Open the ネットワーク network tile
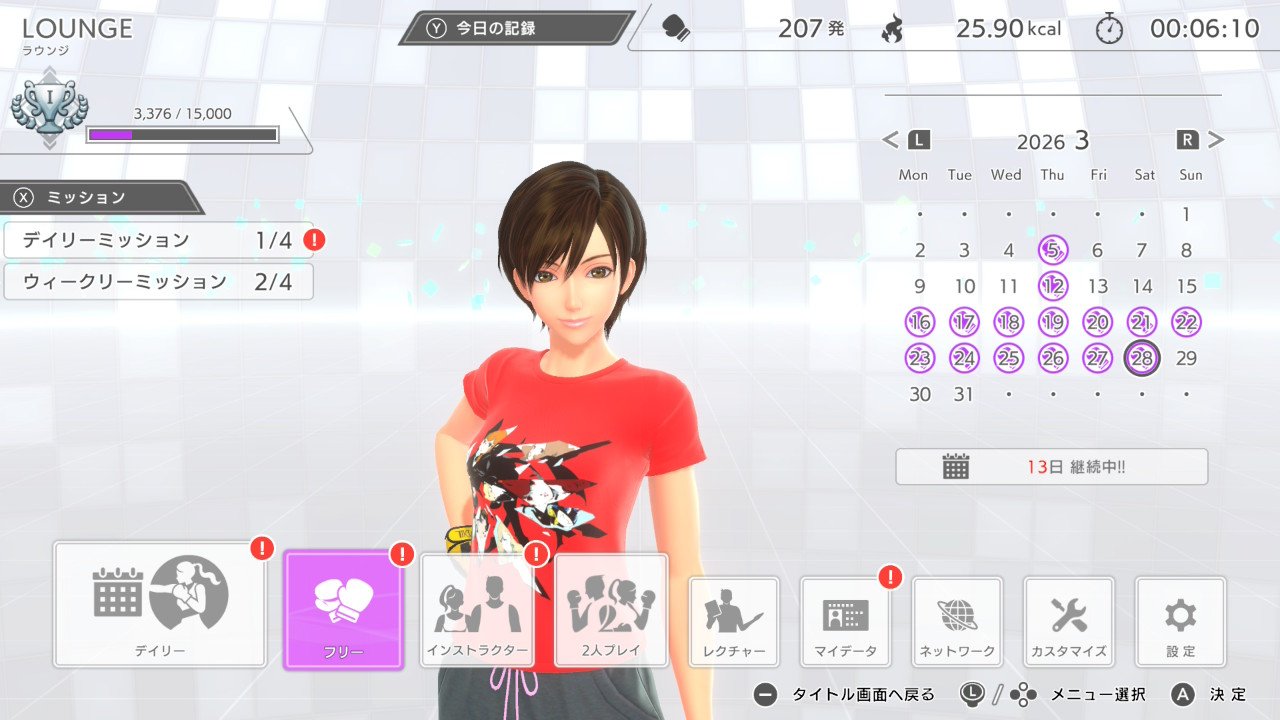Image resolution: width=1280 pixels, height=720 pixels. coord(957,622)
